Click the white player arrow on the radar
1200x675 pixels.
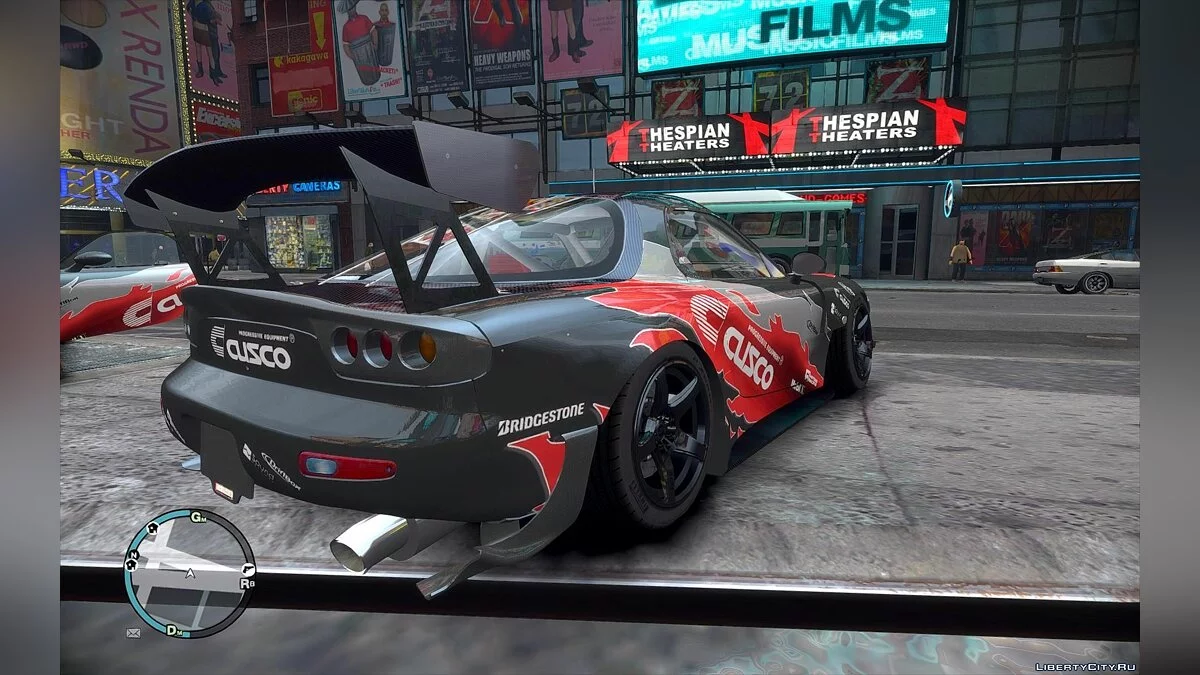[189, 573]
